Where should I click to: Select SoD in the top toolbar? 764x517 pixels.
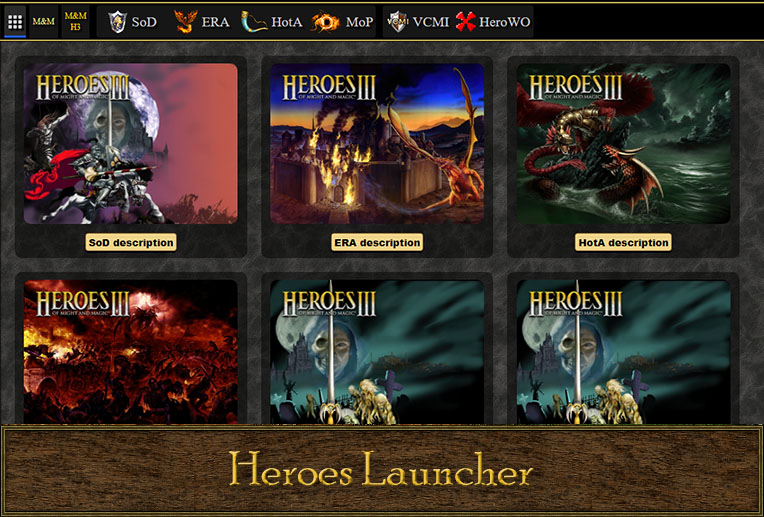pos(132,21)
